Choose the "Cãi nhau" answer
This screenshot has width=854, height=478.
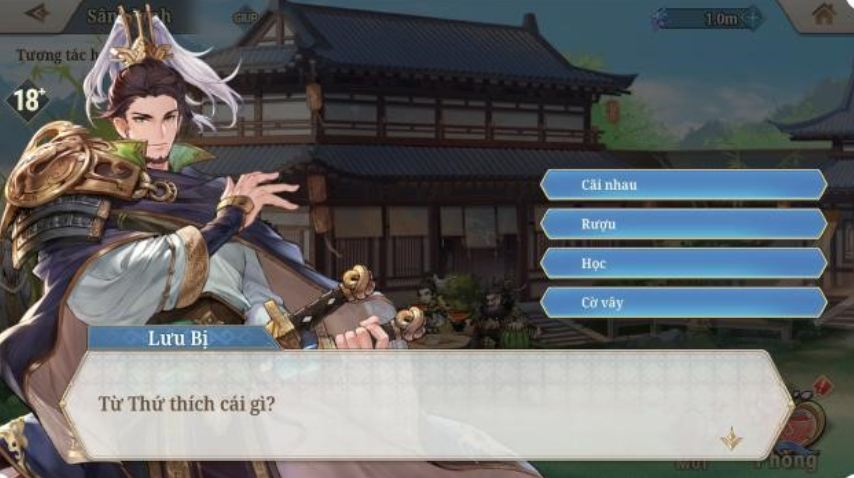pyautogui.click(x=683, y=184)
